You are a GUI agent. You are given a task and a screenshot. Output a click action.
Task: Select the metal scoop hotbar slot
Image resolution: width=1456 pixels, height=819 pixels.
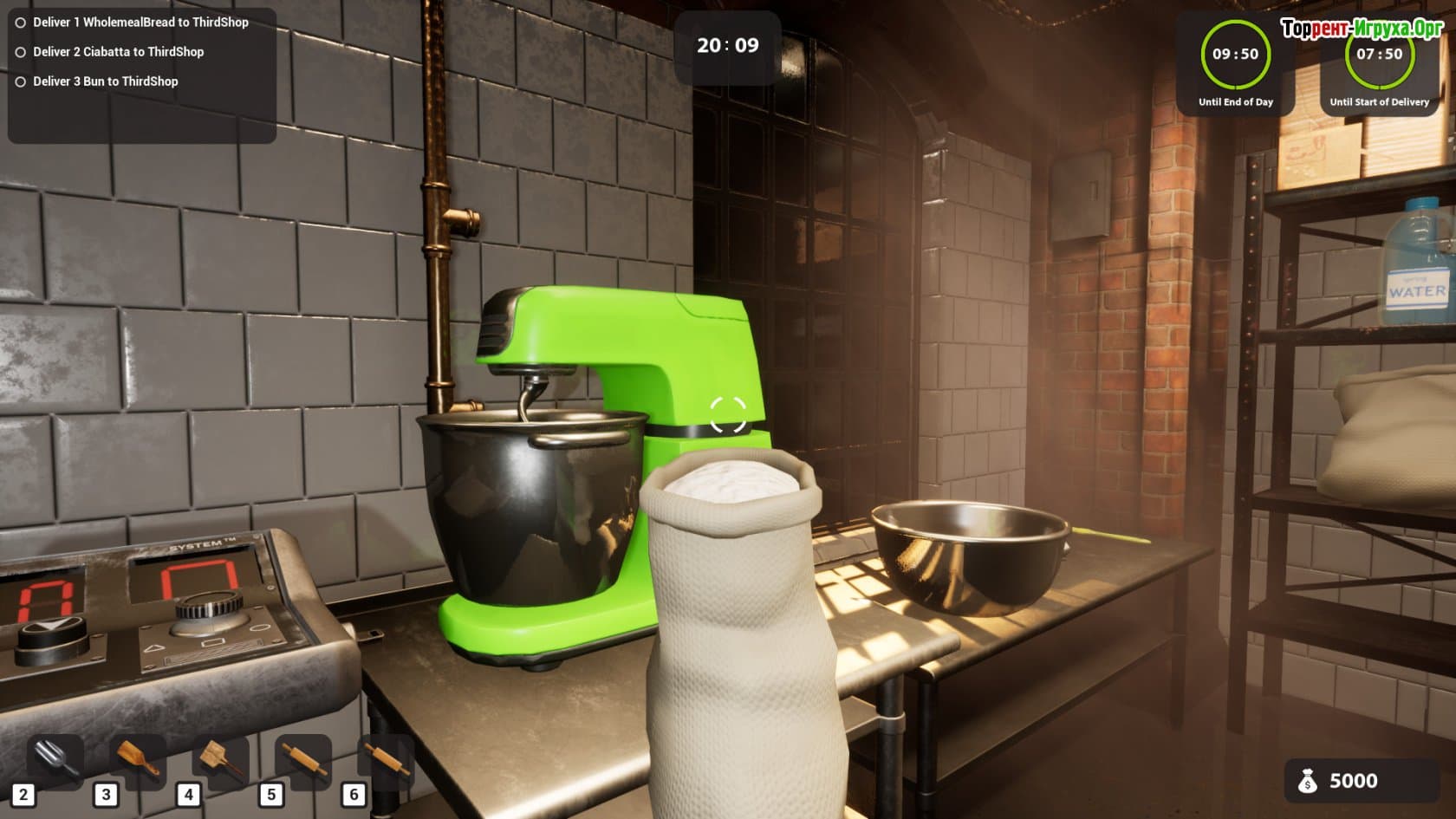(56, 761)
